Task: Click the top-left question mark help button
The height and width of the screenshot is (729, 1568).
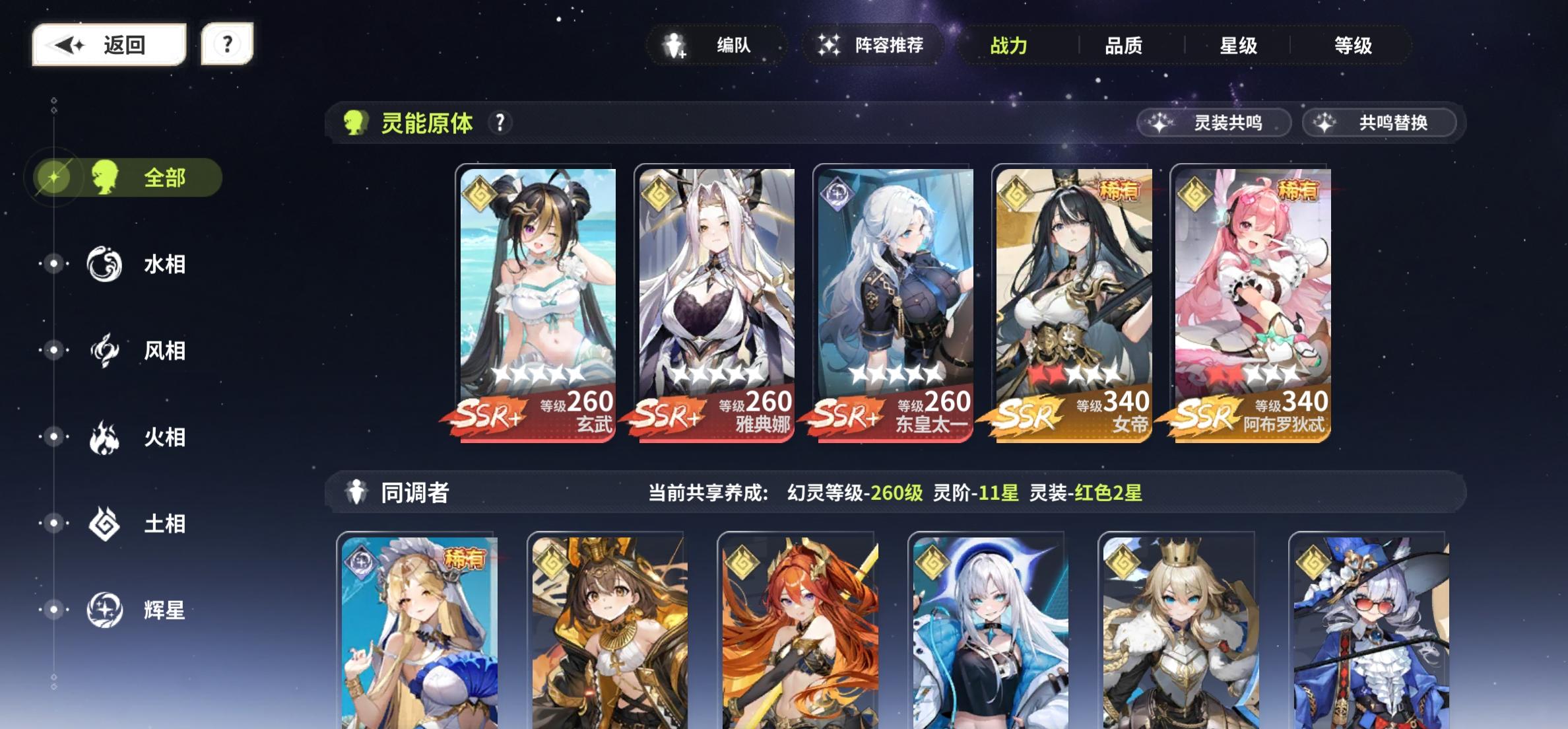Action: tap(227, 44)
